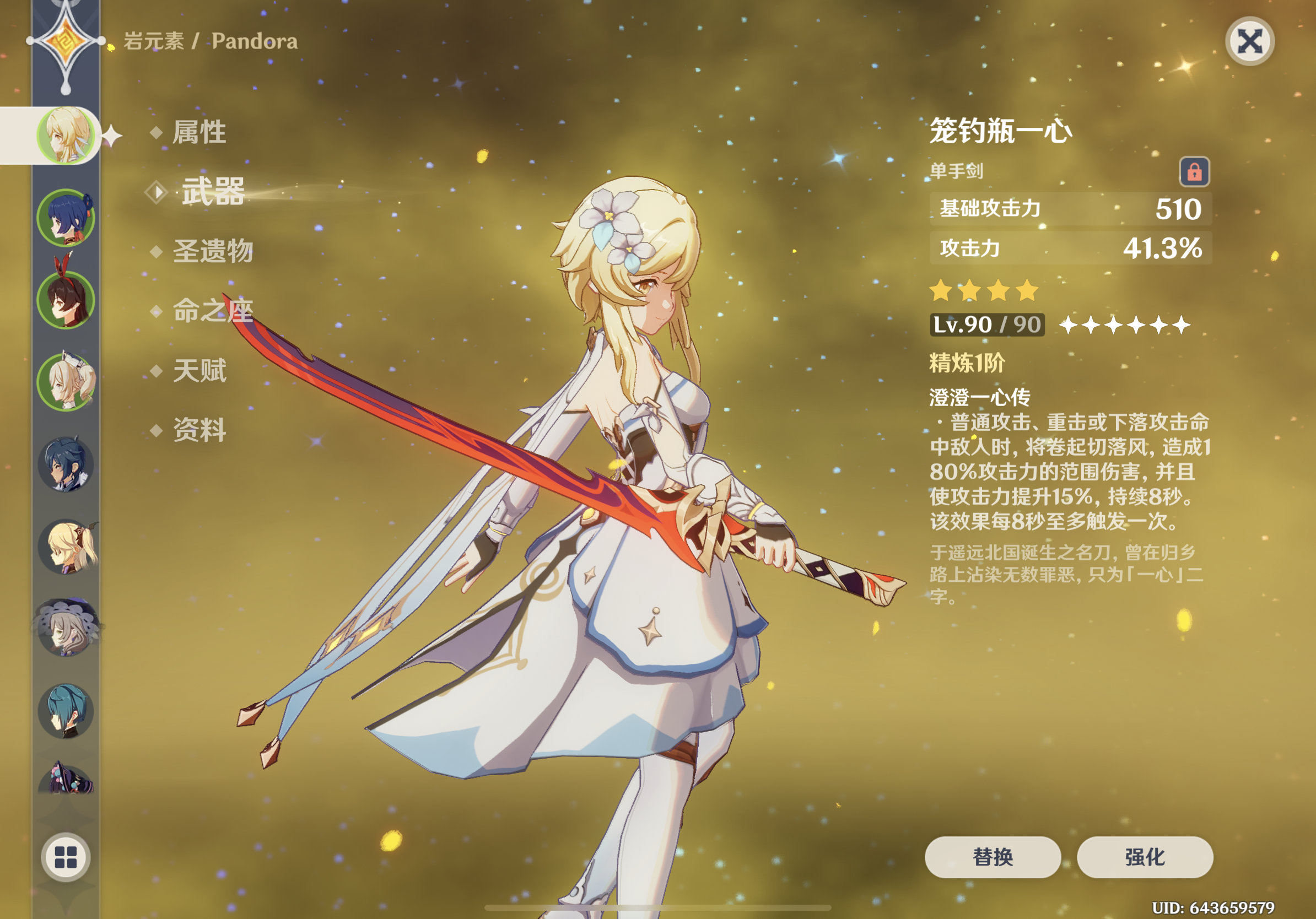1316x919 pixels.
Task: Switch to Amber with the red ribbon
Action: click(66, 300)
